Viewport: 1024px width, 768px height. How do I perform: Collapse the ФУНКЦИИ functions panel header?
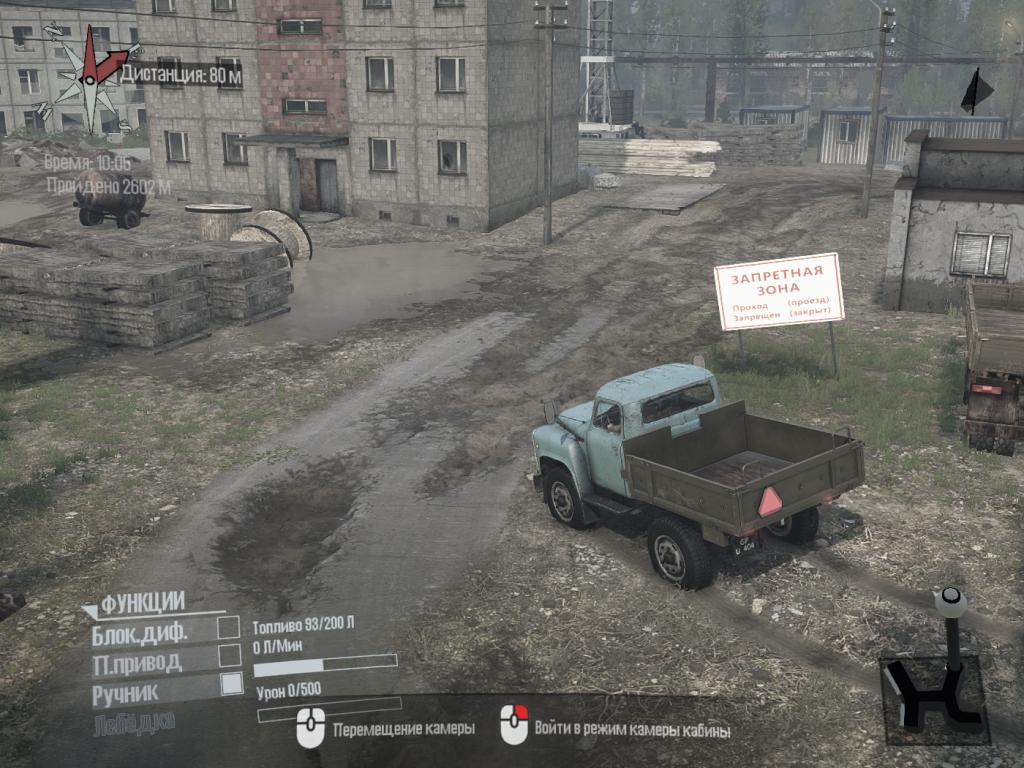140,602
